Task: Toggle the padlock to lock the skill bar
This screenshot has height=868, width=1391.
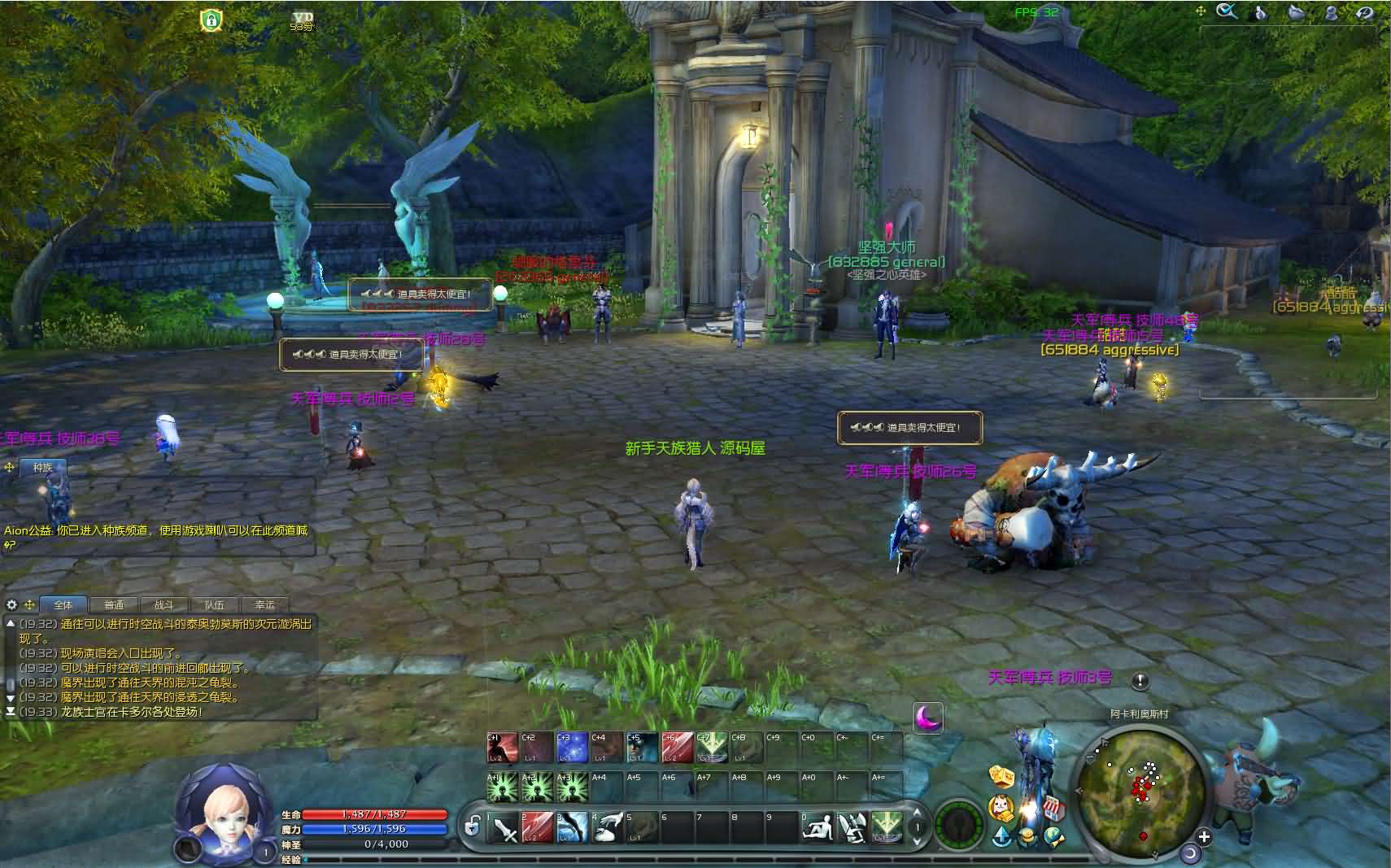Action: 471,827
